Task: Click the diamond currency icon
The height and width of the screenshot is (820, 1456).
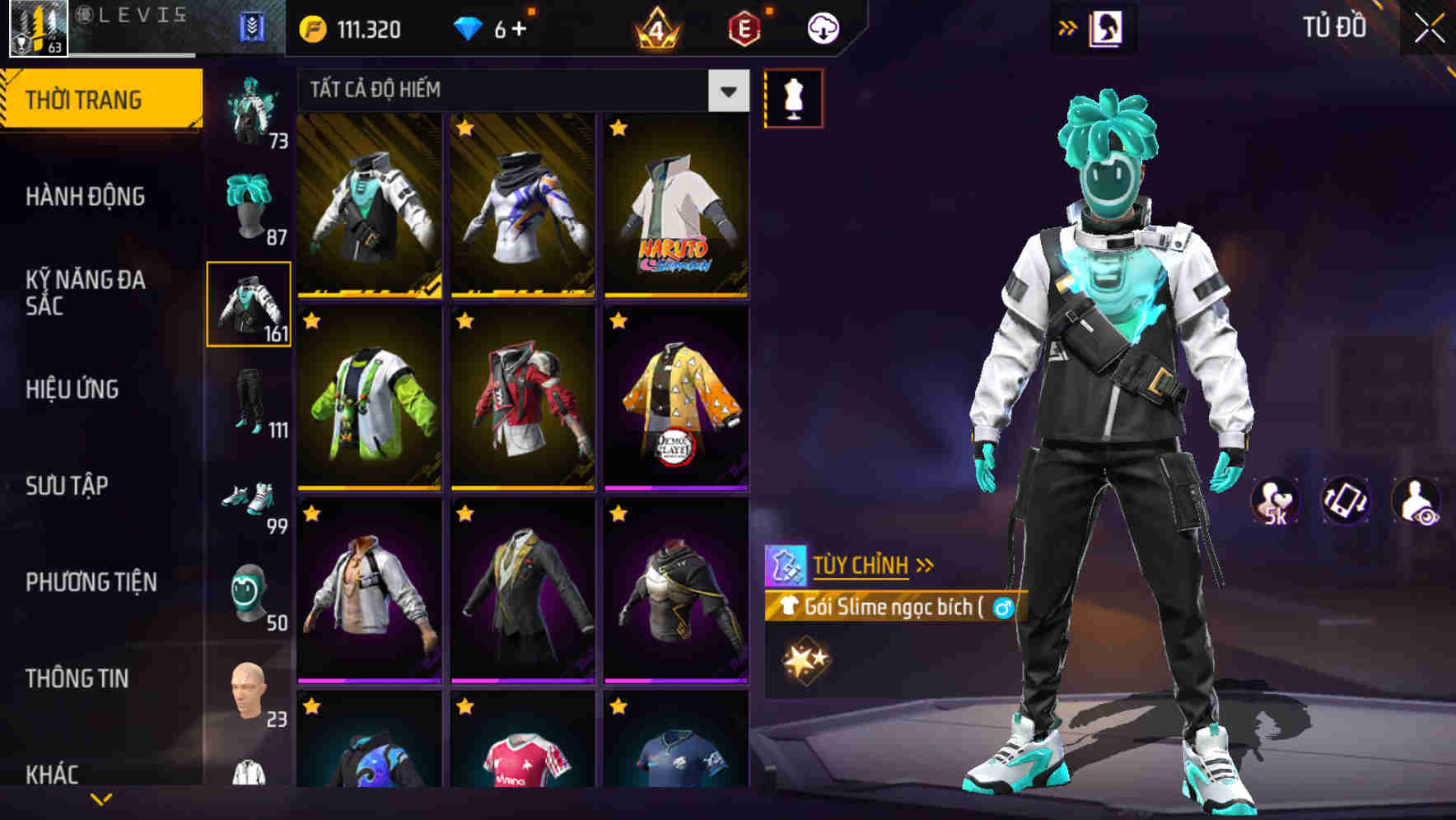Action: pyautogui.click(x=470, y=27)
